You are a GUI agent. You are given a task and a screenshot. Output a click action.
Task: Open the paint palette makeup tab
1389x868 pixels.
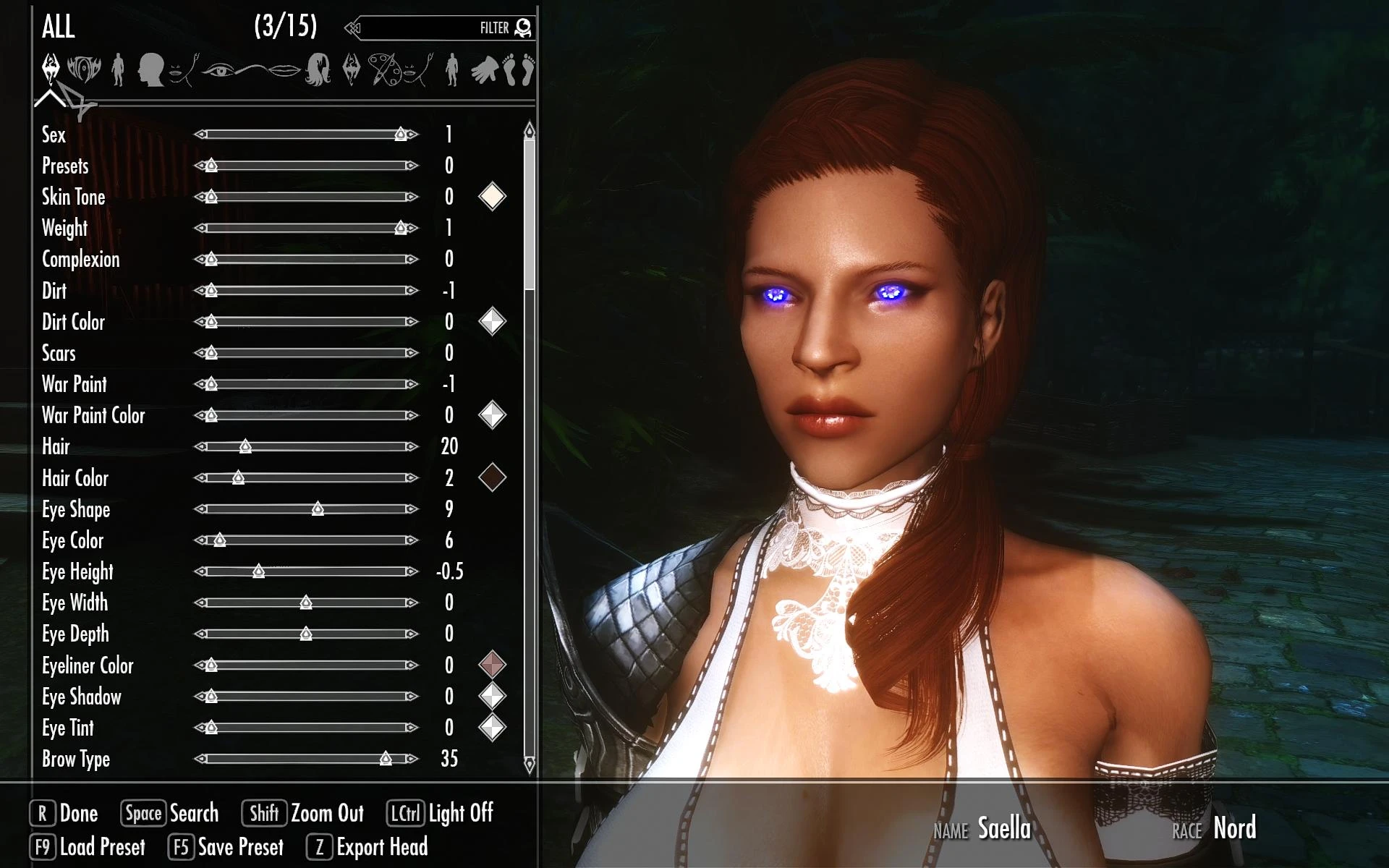click(x=383, y=71)
